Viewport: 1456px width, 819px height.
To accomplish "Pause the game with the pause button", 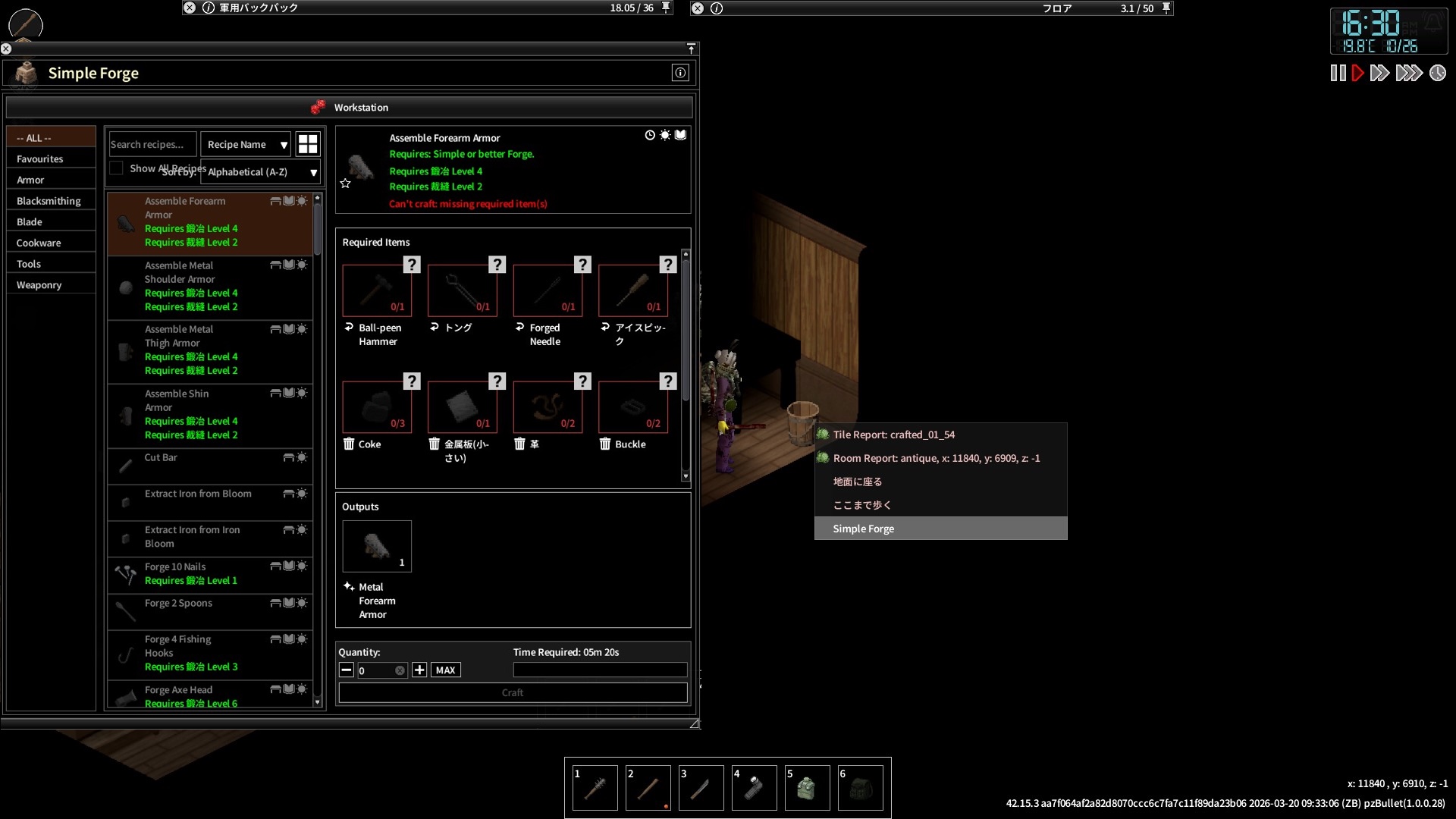I will click(x=1338, y=74).
